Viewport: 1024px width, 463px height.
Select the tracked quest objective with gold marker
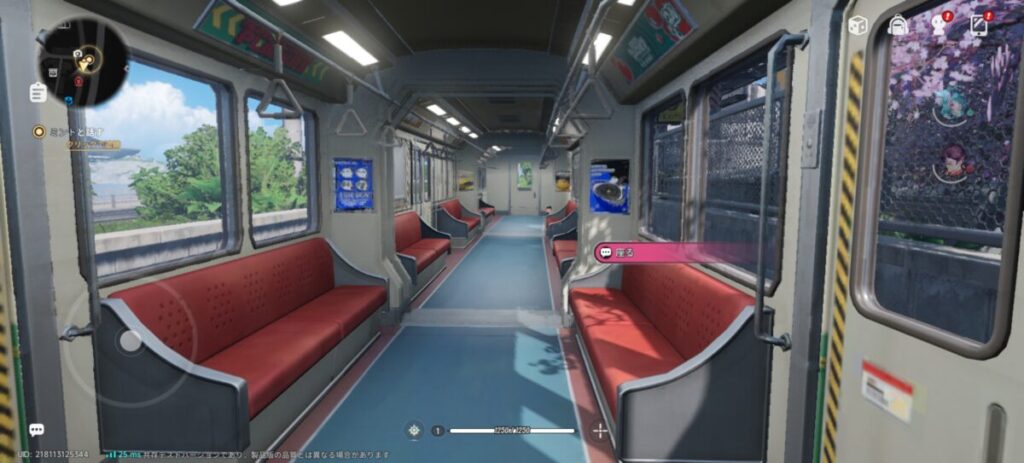[40, 131]
